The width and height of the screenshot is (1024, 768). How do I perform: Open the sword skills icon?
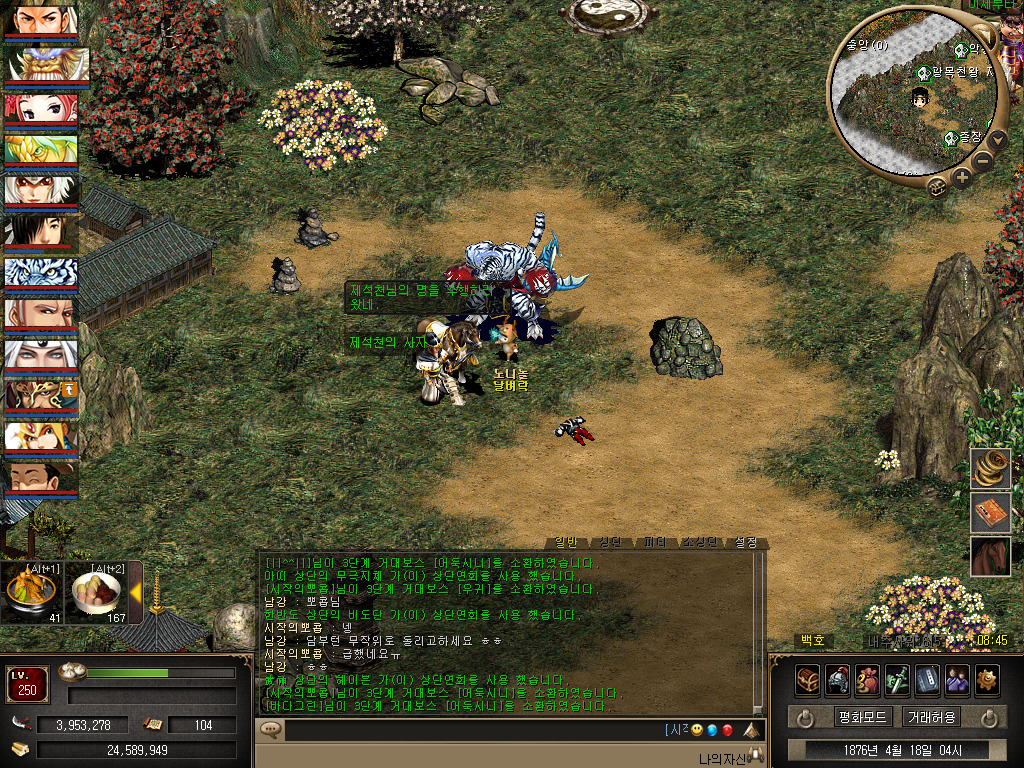pos(897,680)
